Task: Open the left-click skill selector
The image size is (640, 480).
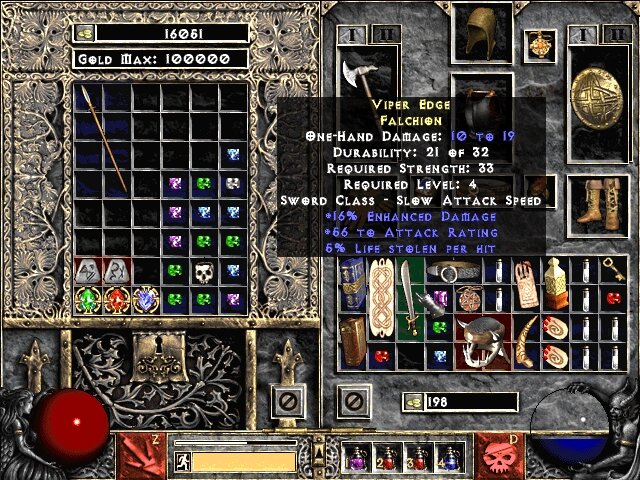Action: click(x=141, y=452)
